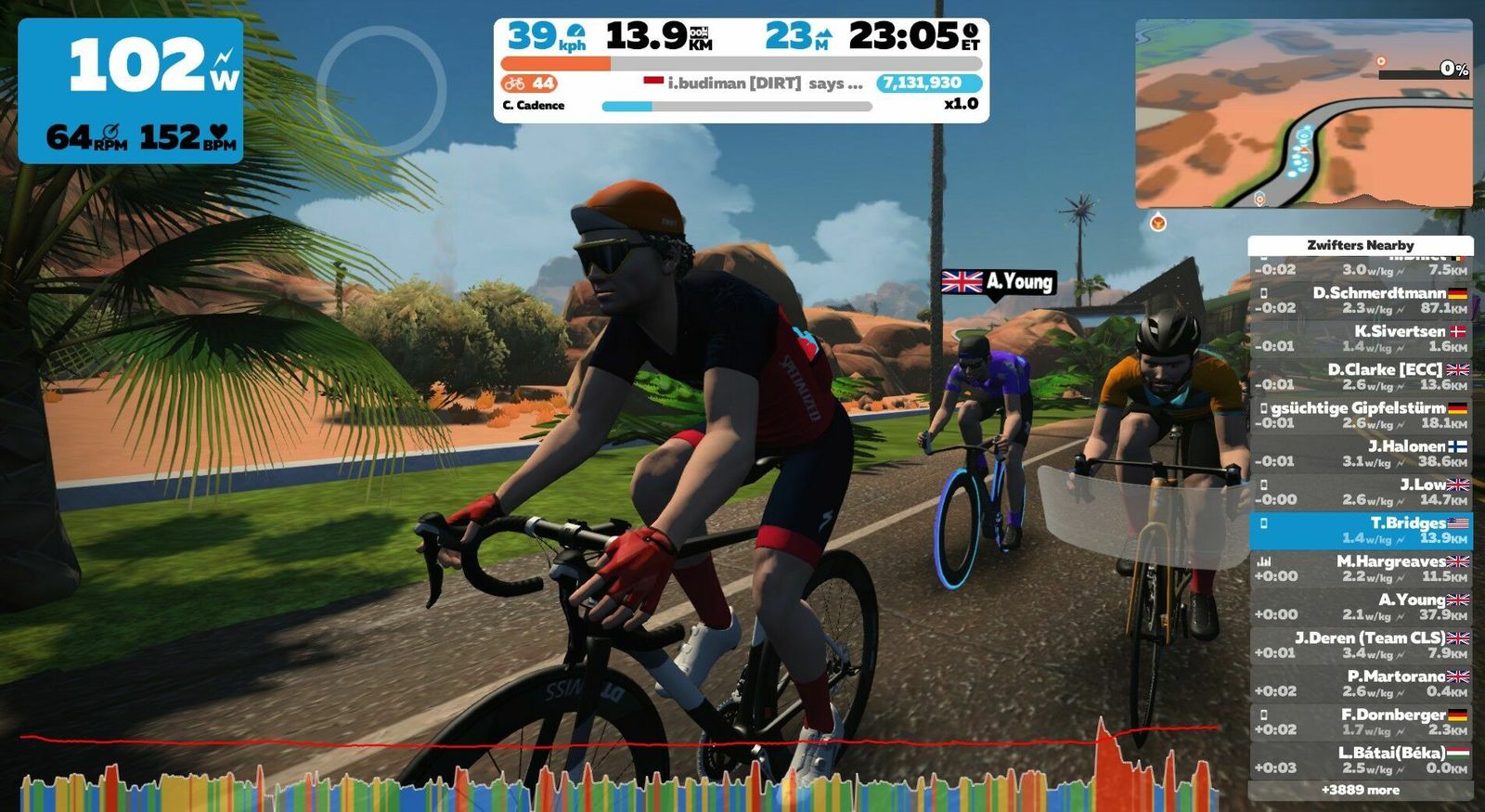The image size is (1485, 812).
Task: Select the F.Dornberger rider row
Action: pyautogui.click(x=1361, y=722)
